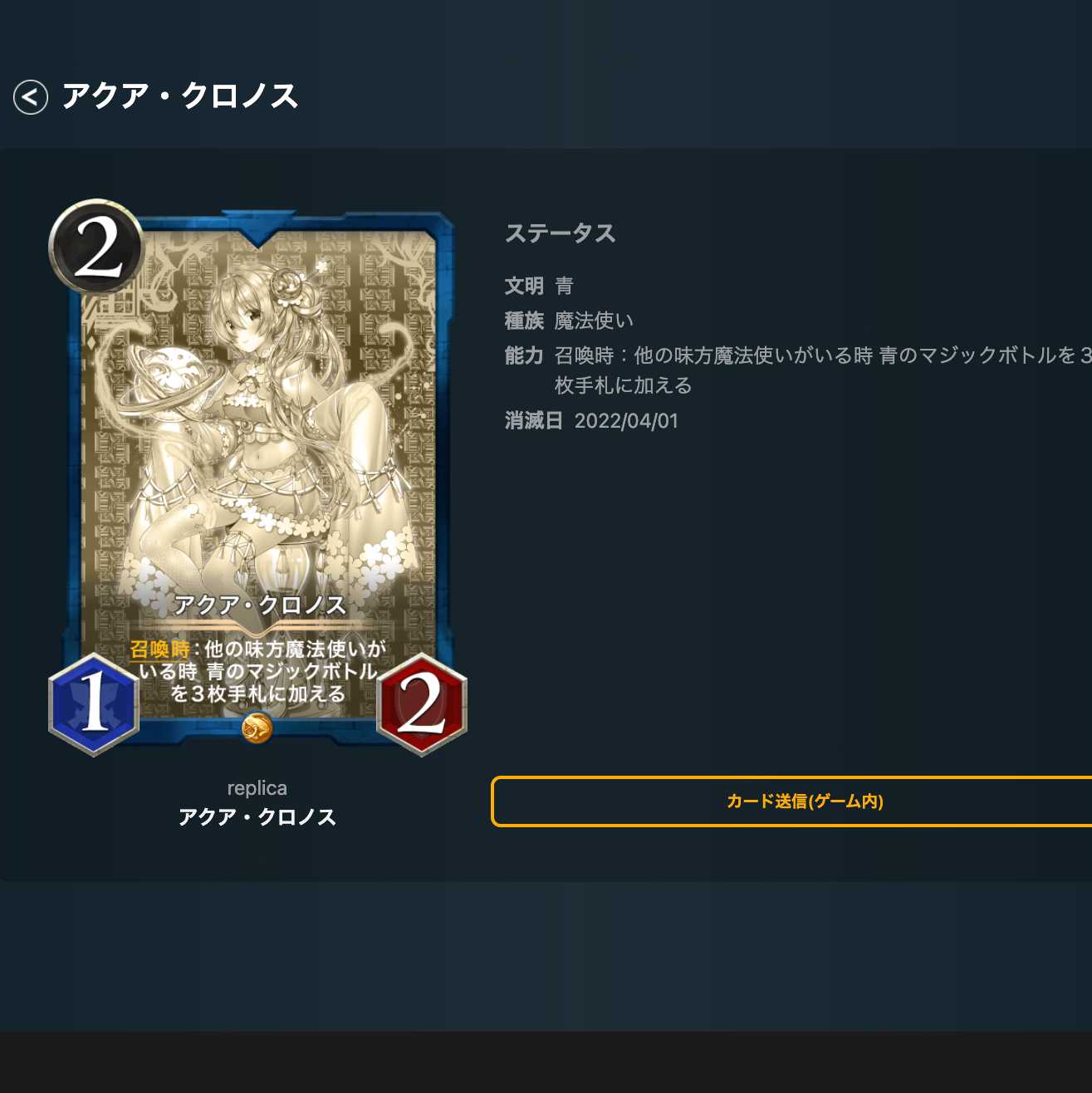Open the ステータス section header

pyautogui.click(x=561, y=233)
